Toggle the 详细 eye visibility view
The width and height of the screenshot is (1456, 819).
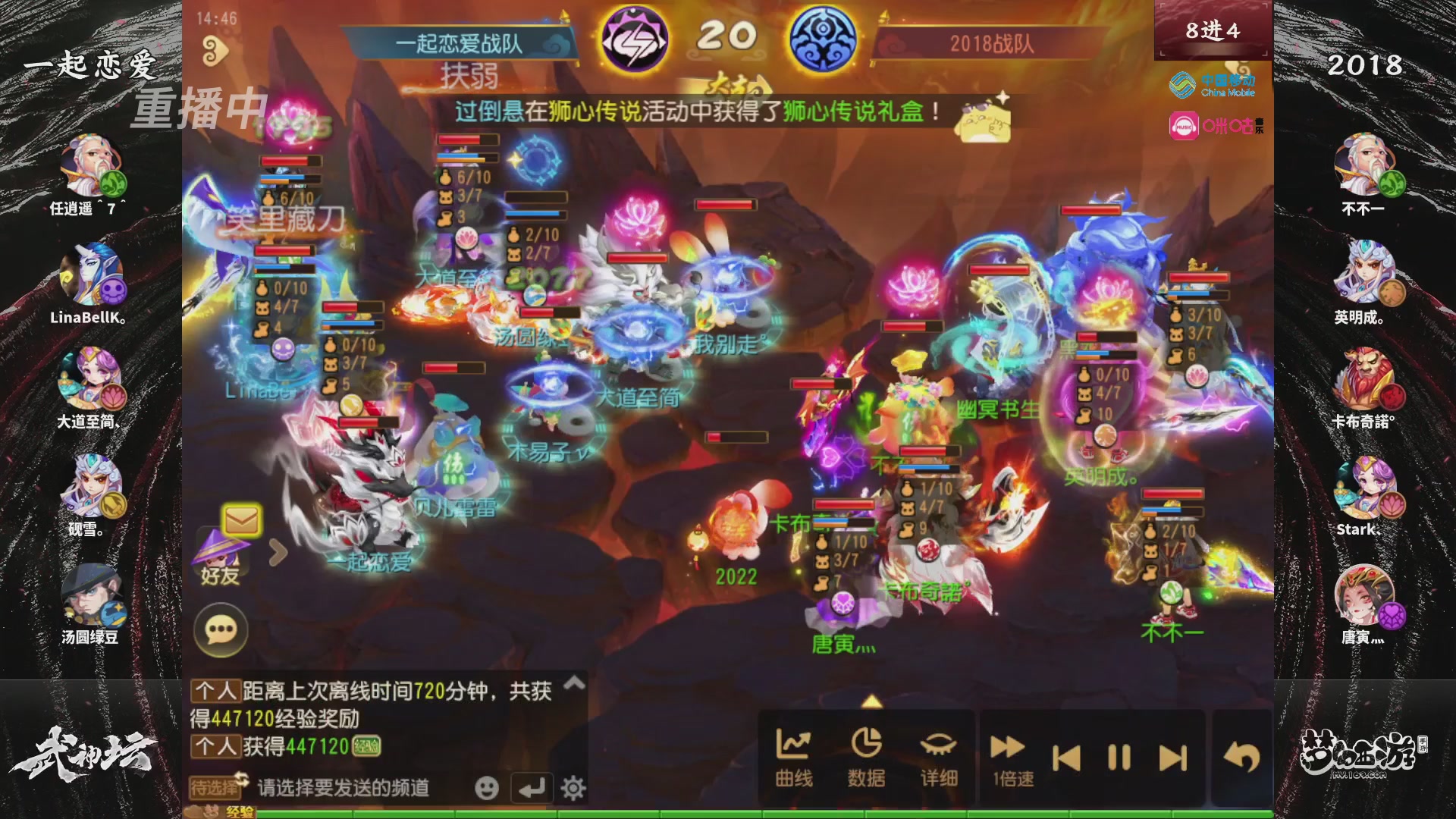pos(938,755)
